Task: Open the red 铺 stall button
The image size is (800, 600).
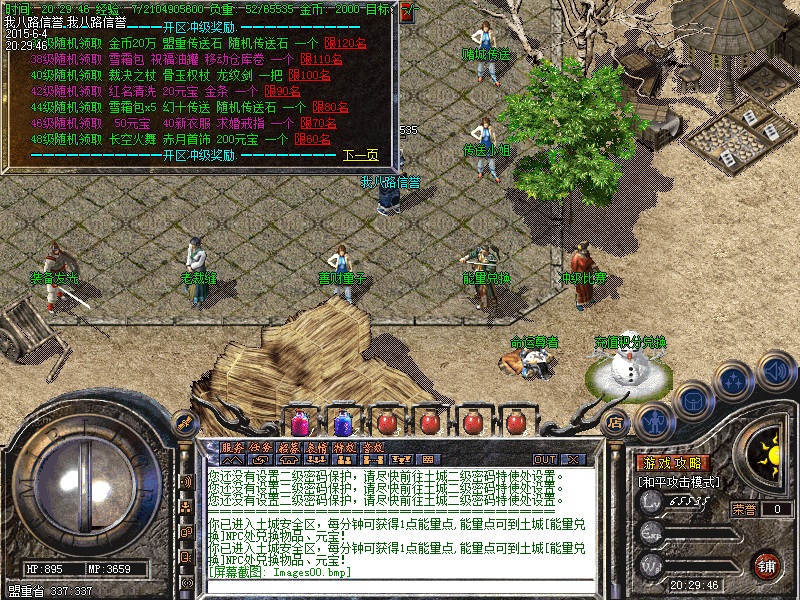Action: (x=766, y=565)
